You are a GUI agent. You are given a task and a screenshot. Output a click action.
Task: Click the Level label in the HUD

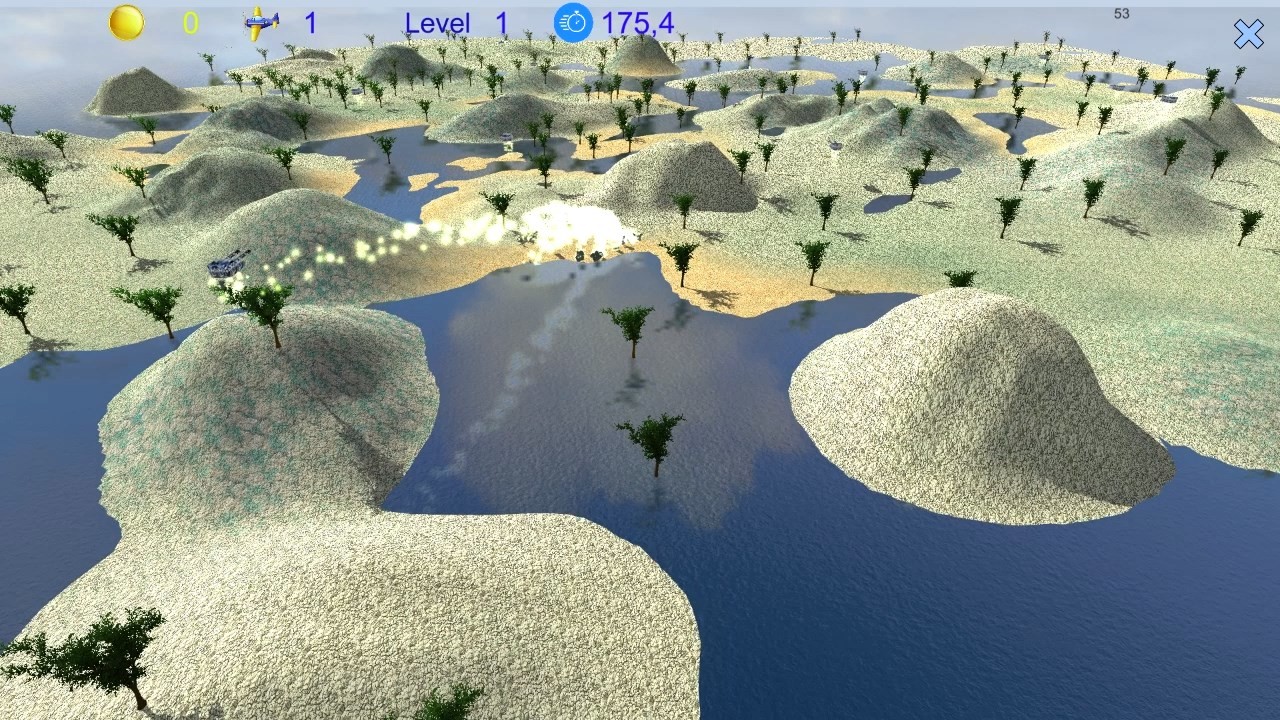coord(438,22)
